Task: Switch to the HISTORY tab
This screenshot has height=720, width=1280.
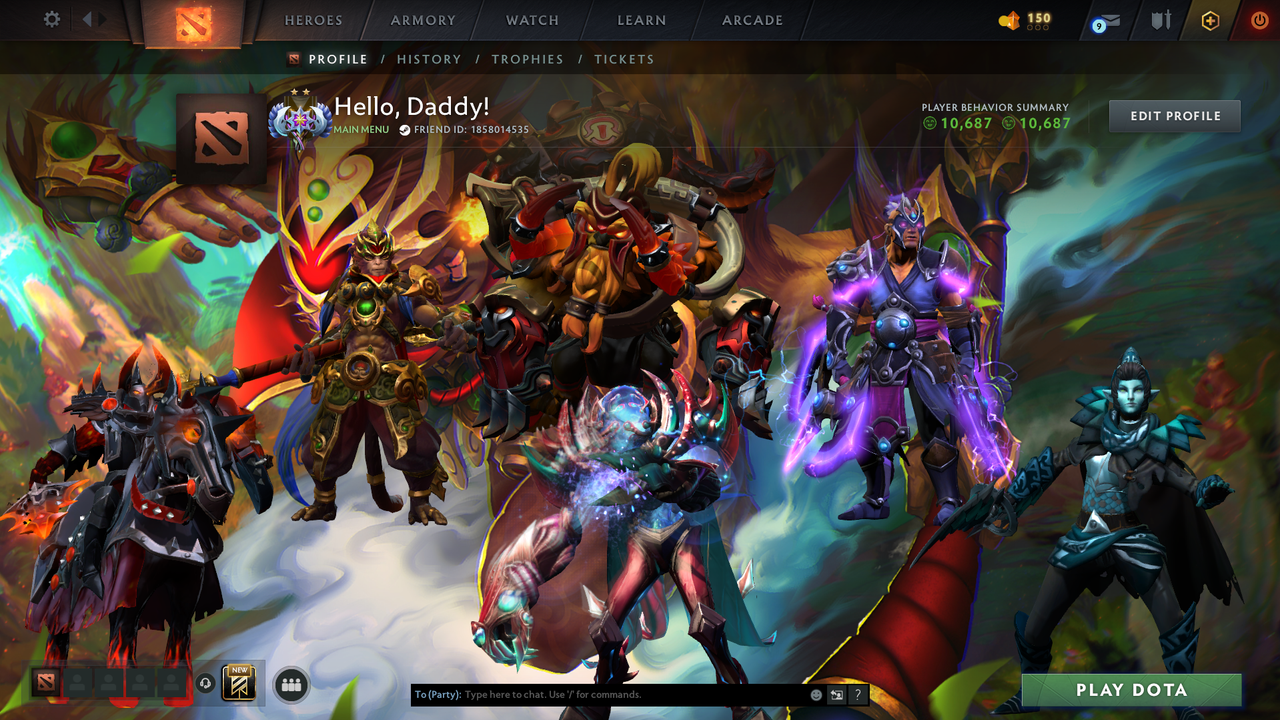Action: click(x=429, y=59)
